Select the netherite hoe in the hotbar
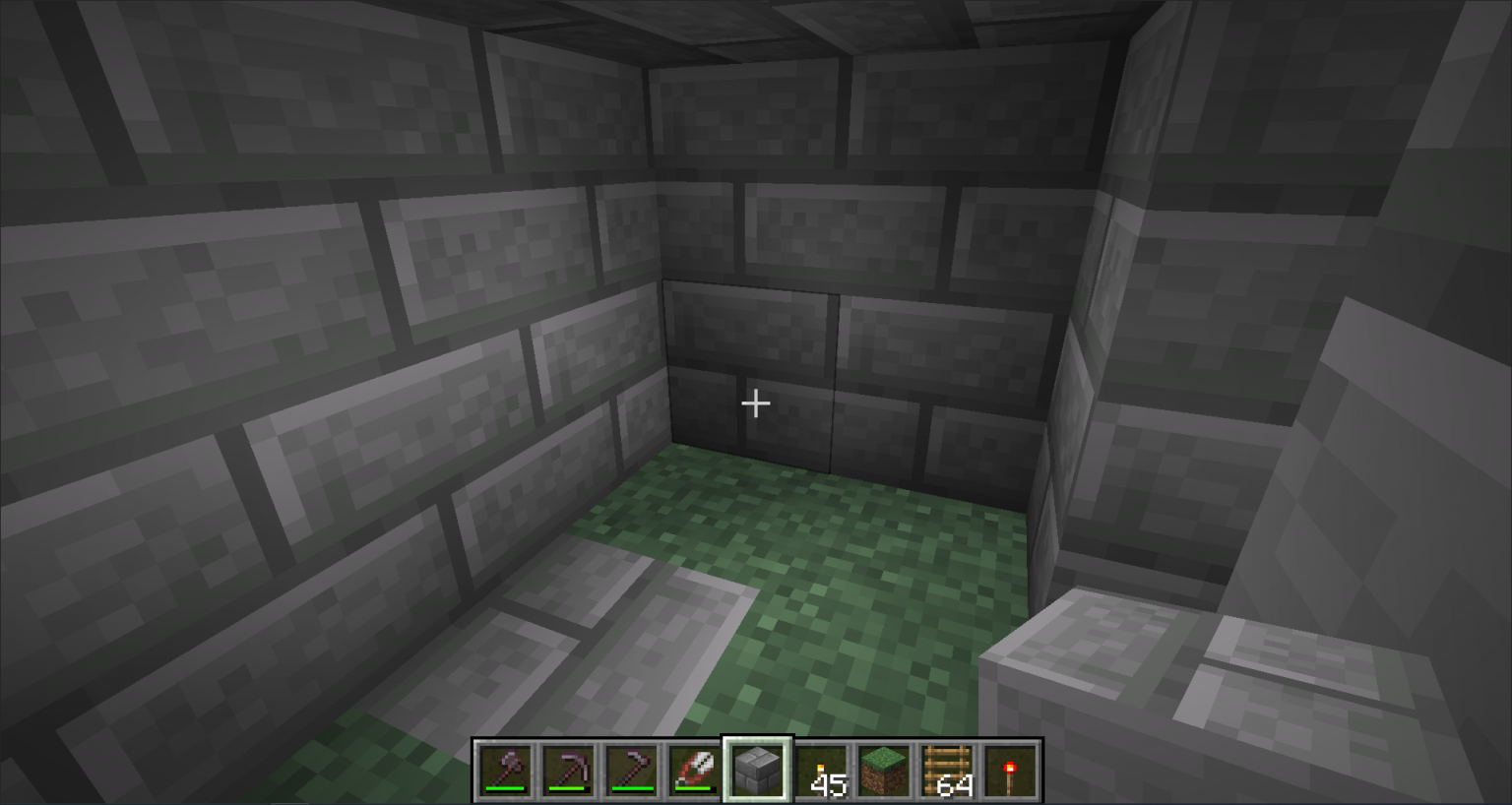 (x=630, y=768)
